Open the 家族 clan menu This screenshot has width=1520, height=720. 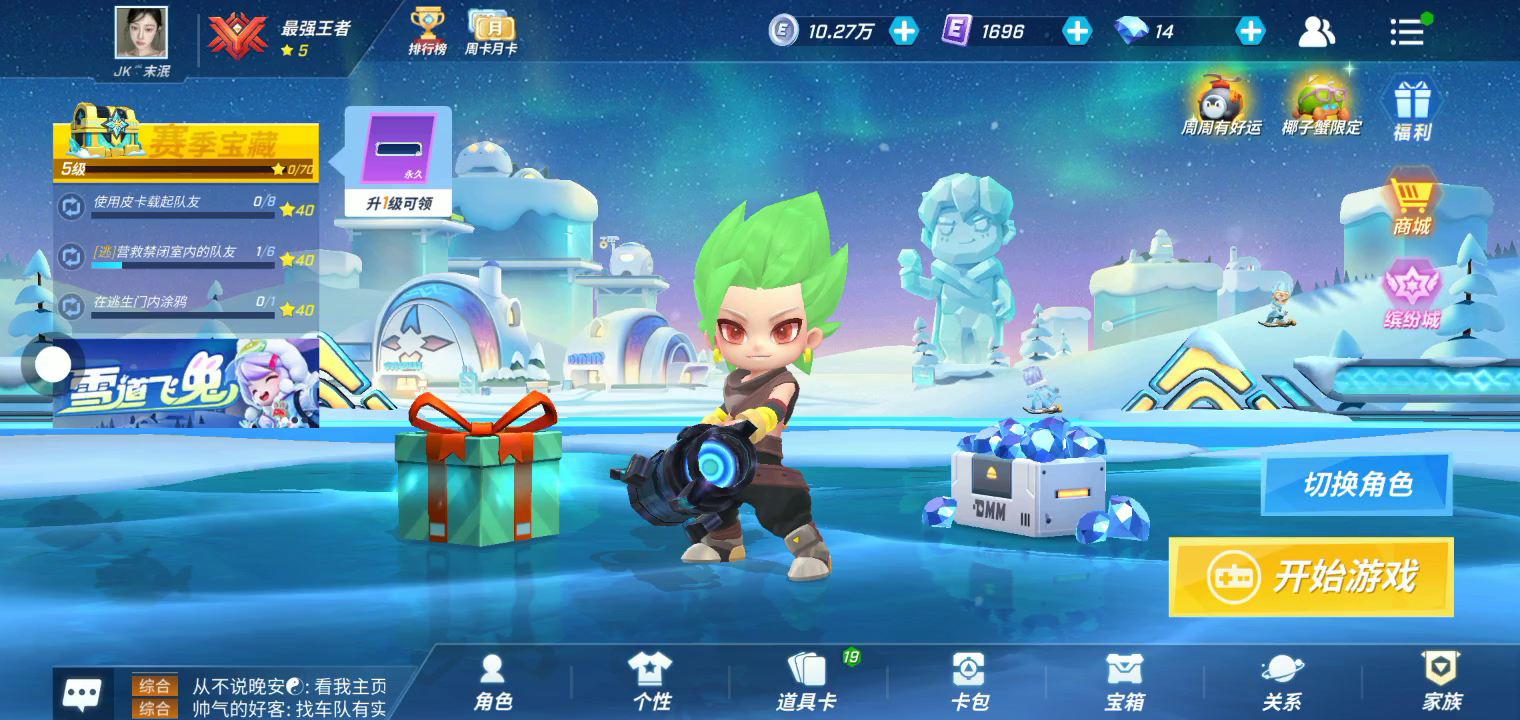pyautogui.click(x=1441, y=683)
